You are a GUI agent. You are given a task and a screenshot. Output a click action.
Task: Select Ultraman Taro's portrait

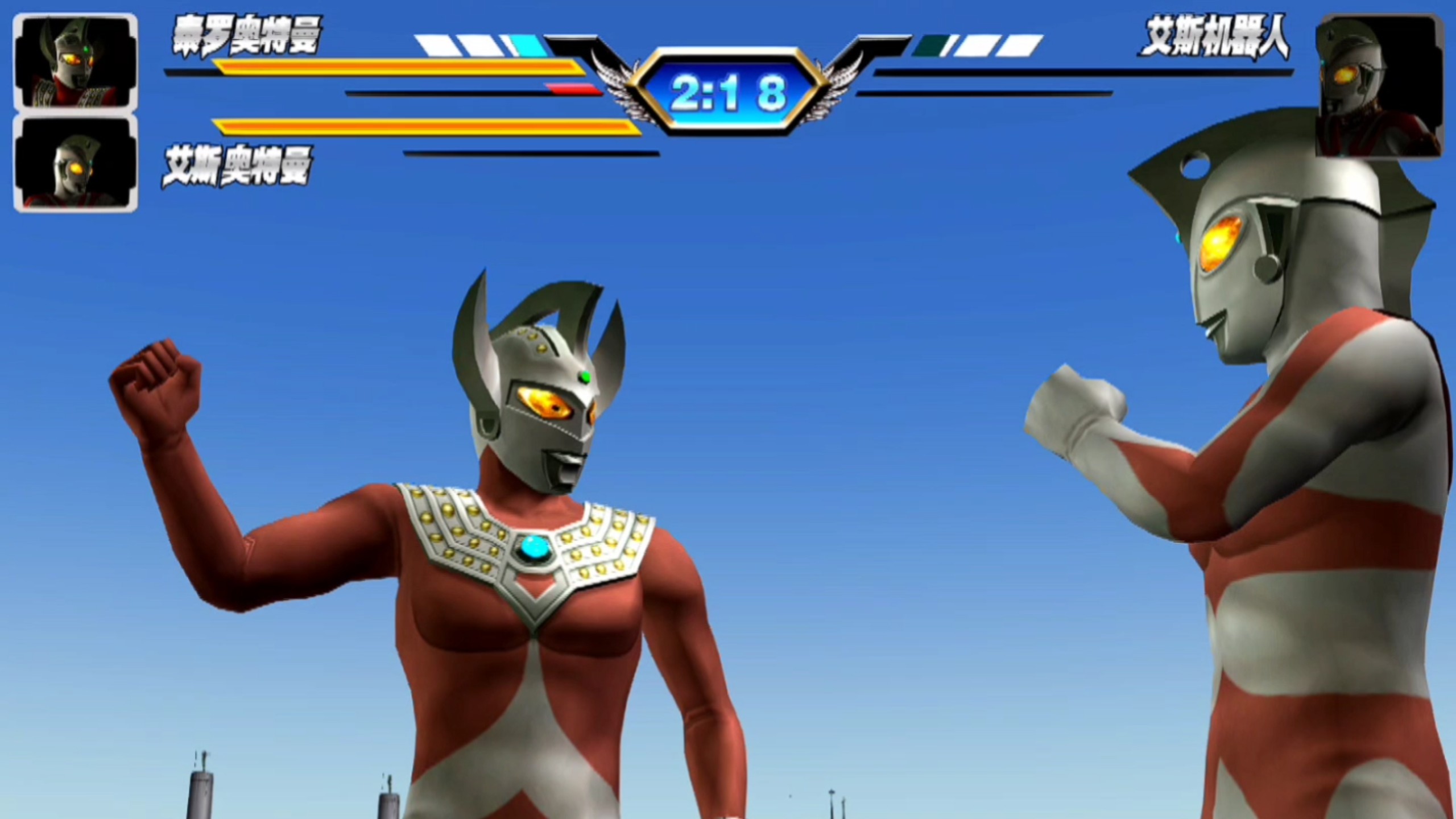(x=75, y=61)
